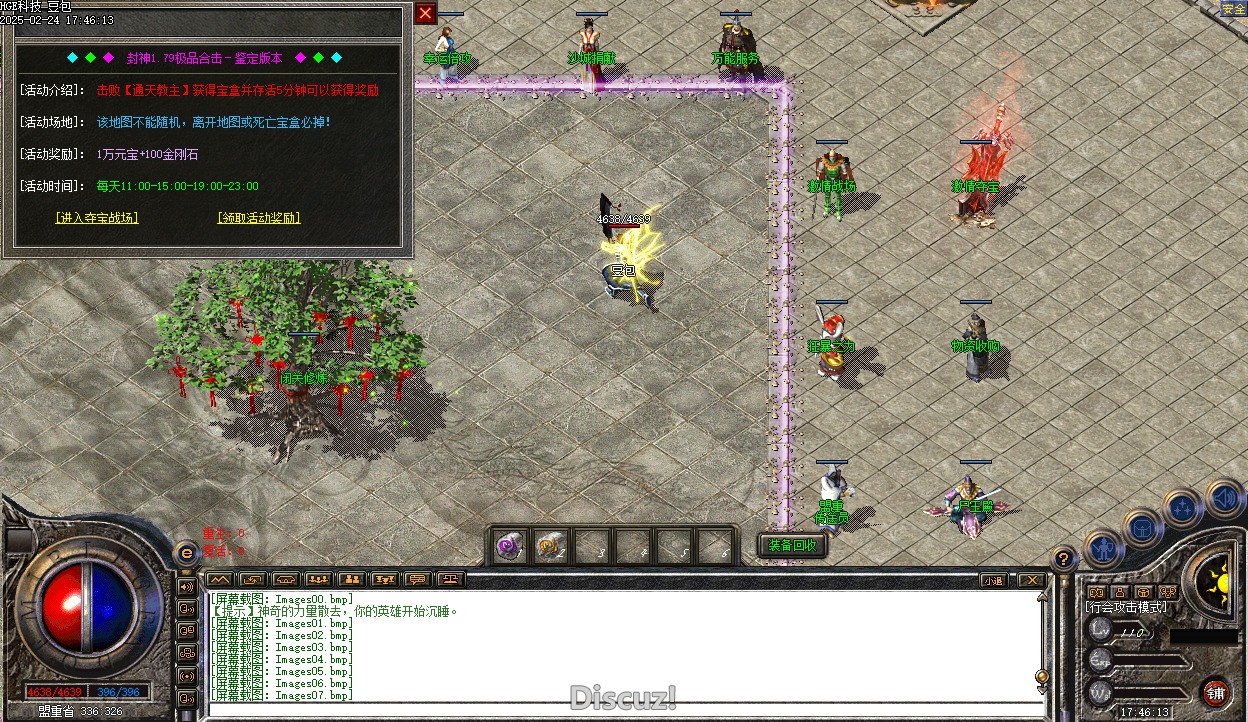Open help with the question mark button
The image size is (1248, 722).
1064,560
